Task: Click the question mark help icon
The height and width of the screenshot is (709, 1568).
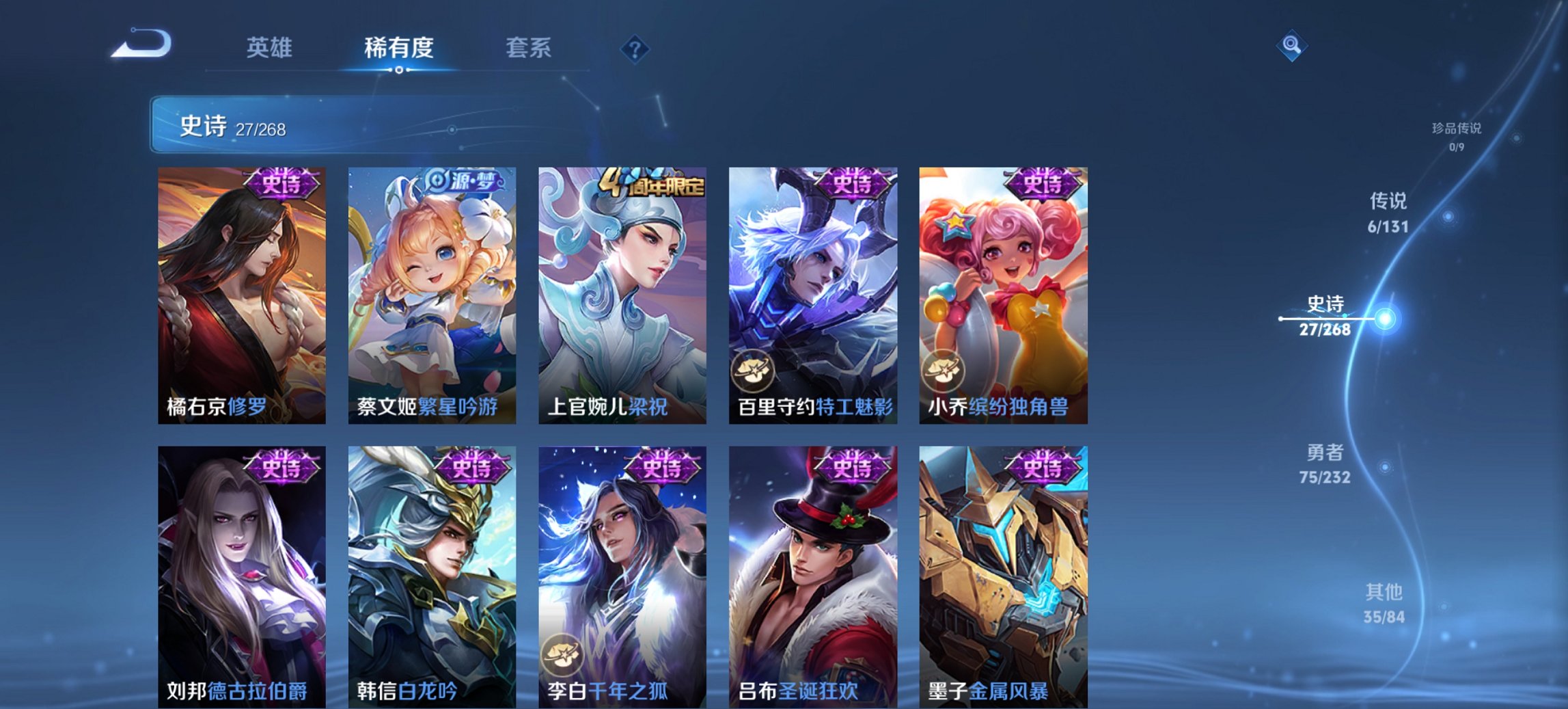Action: click(636, 49)
